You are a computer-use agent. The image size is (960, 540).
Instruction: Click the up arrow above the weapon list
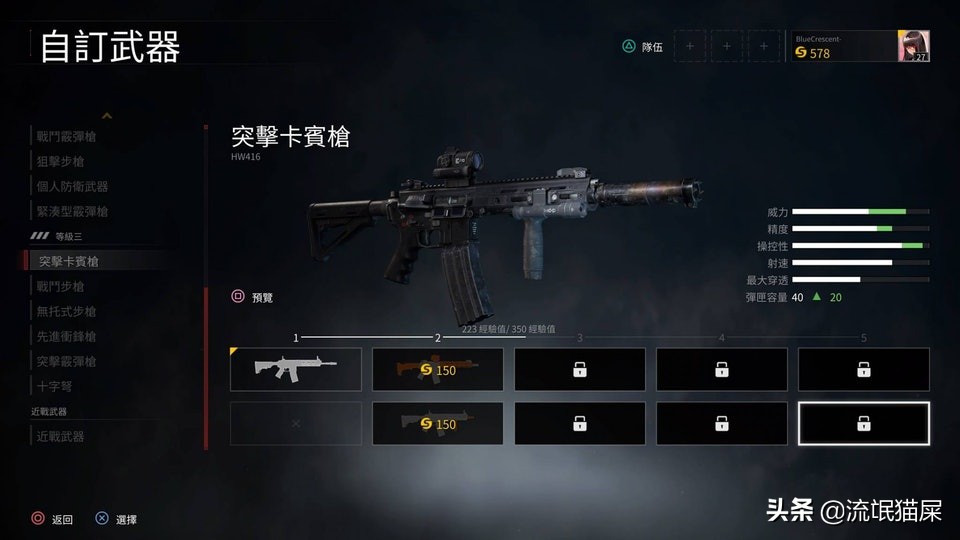click(x=107, y=116)
